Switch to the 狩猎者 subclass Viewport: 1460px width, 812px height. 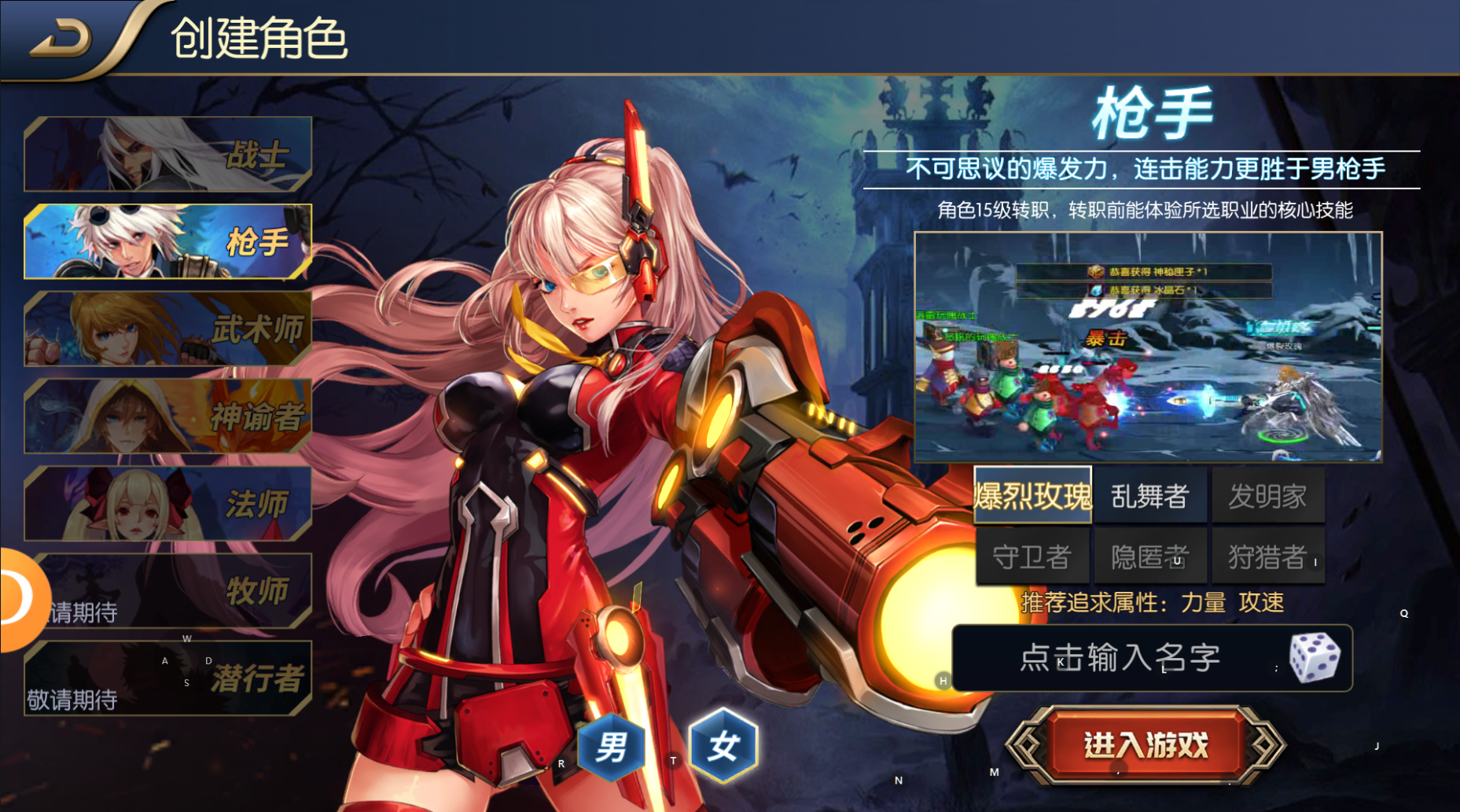pos(1267,557)
